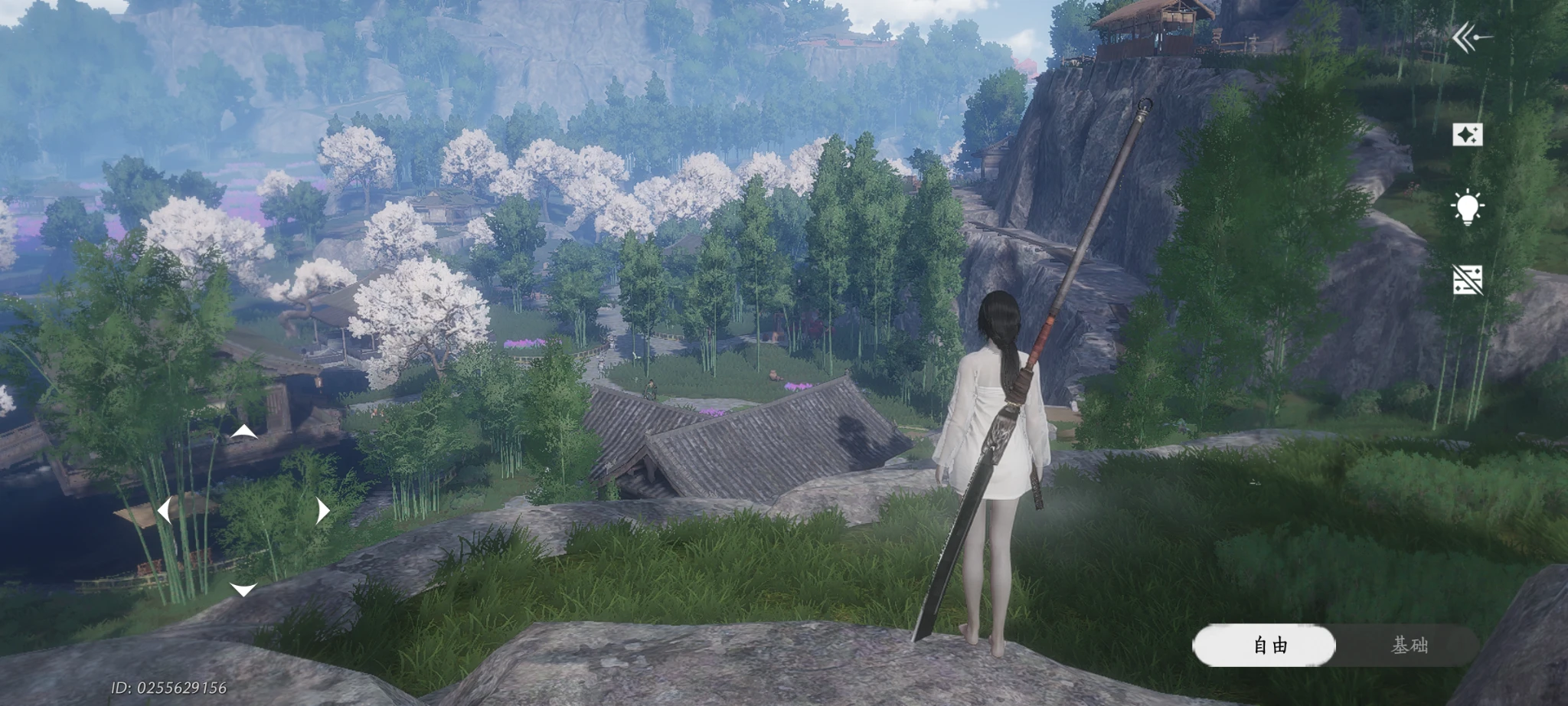Image resolution: width=1568 pixels, height=706 pixels.
Task: Move the camera up with the up arrow
Action: [243, 432]
